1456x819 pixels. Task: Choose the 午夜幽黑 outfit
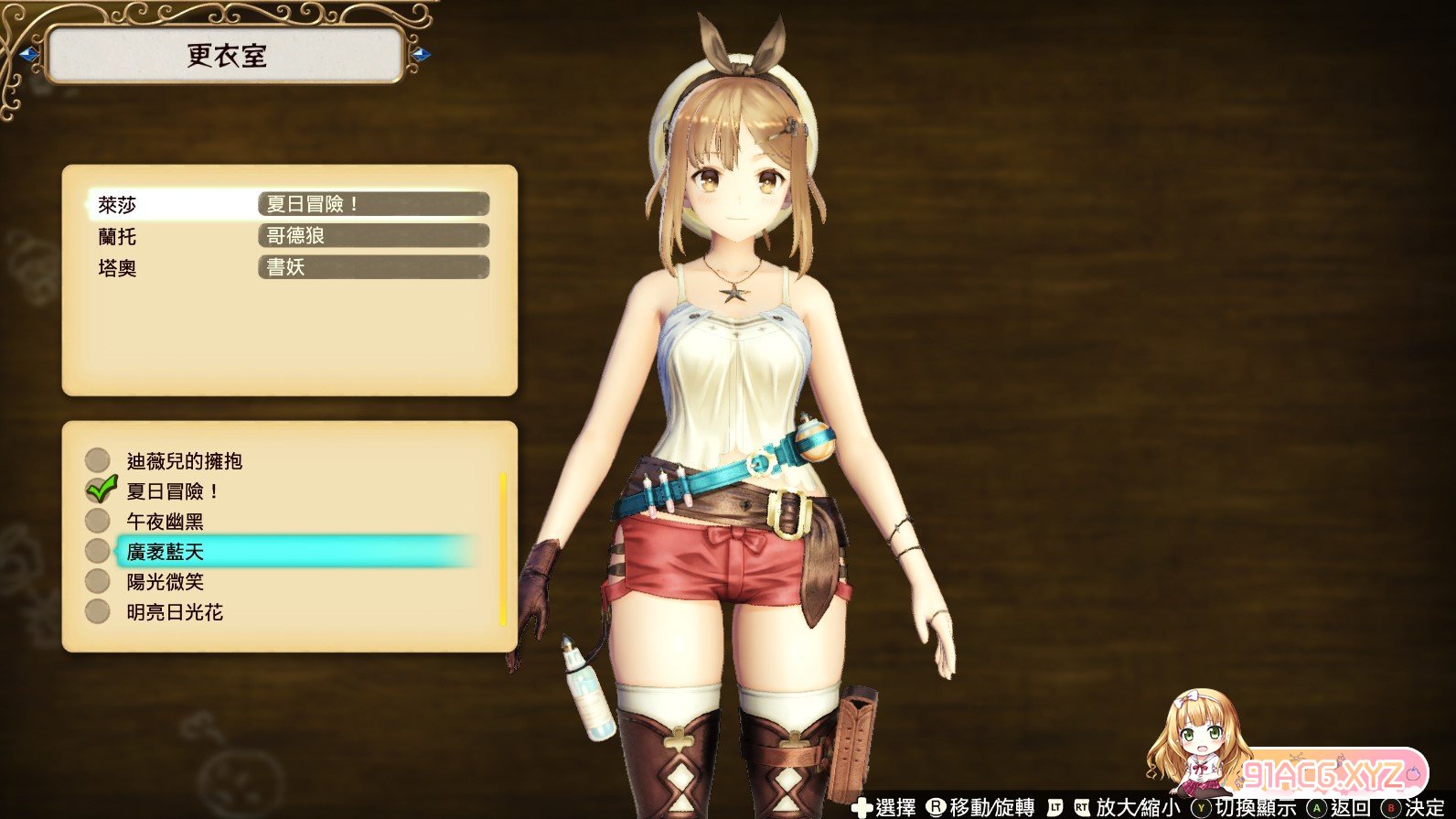click(x=165, y=522)
